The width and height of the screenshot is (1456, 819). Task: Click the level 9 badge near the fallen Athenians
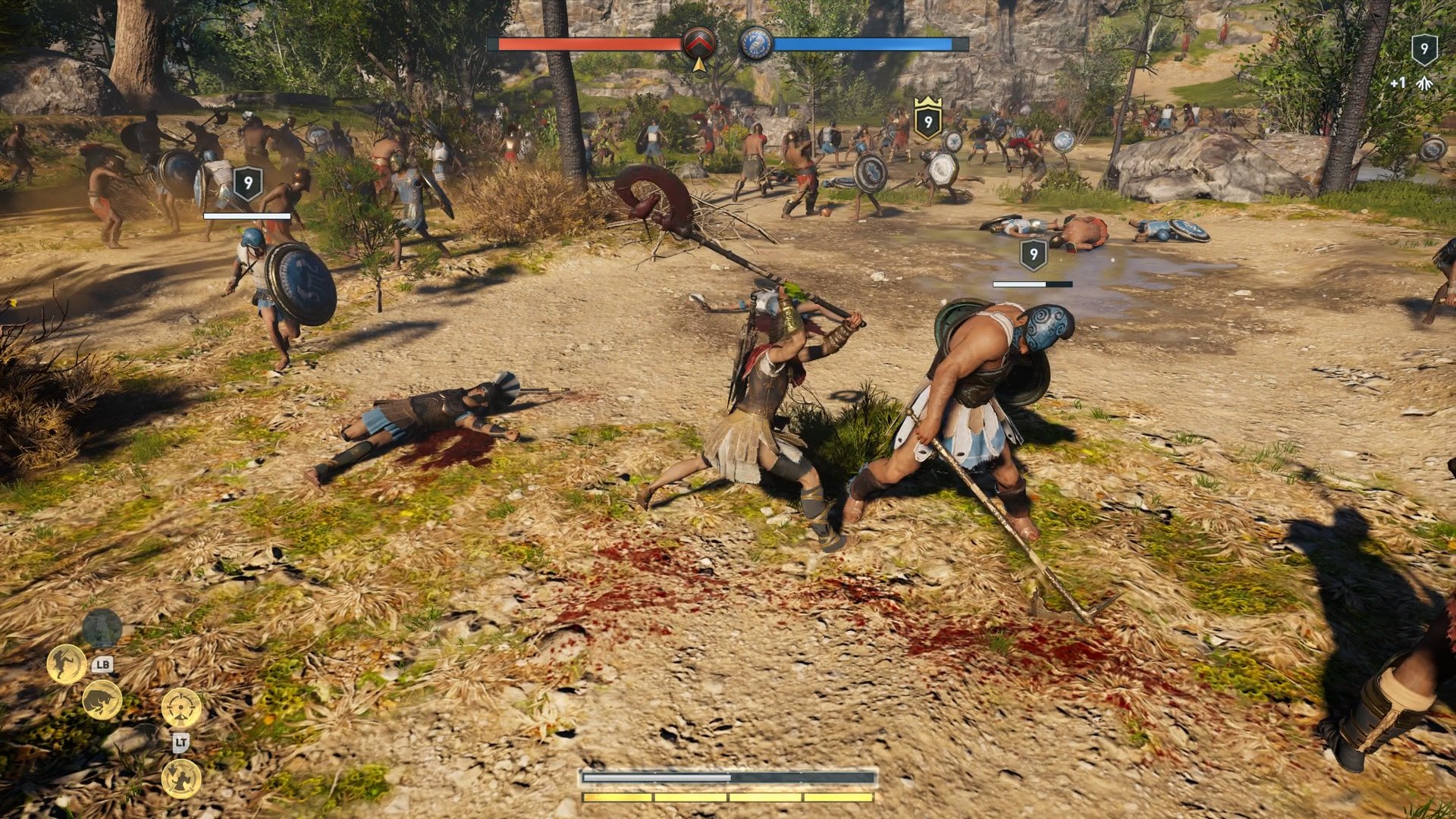point(1034,256)
